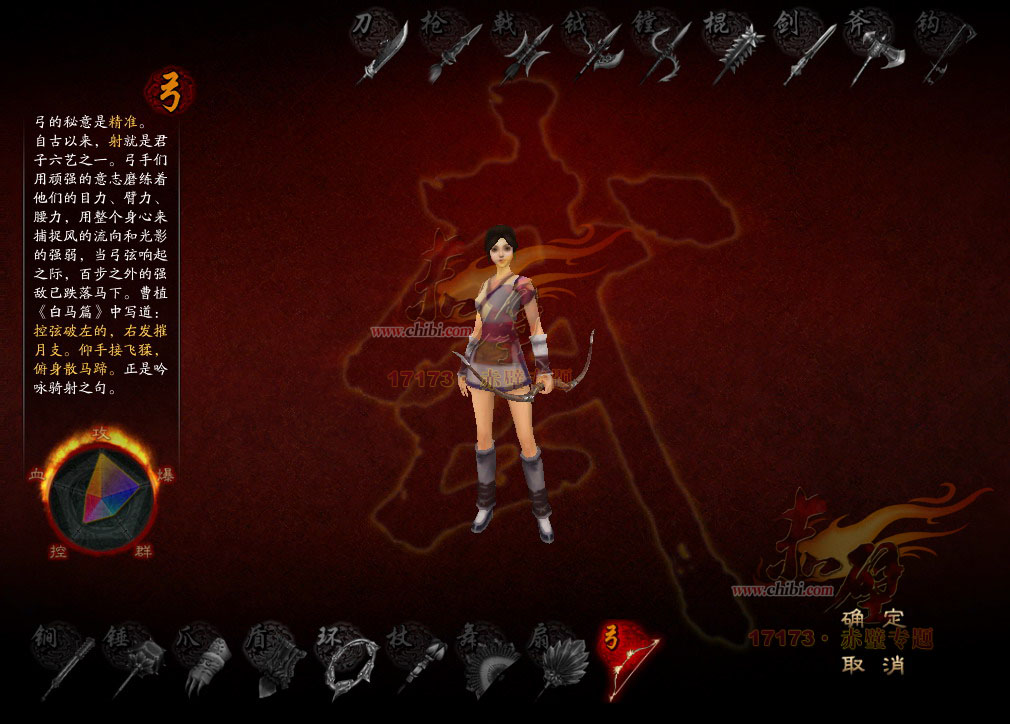Select the 杖 staff weapon
This screenshot has height=724, width=1010.
pyautogui.click(x=416, y=660)
